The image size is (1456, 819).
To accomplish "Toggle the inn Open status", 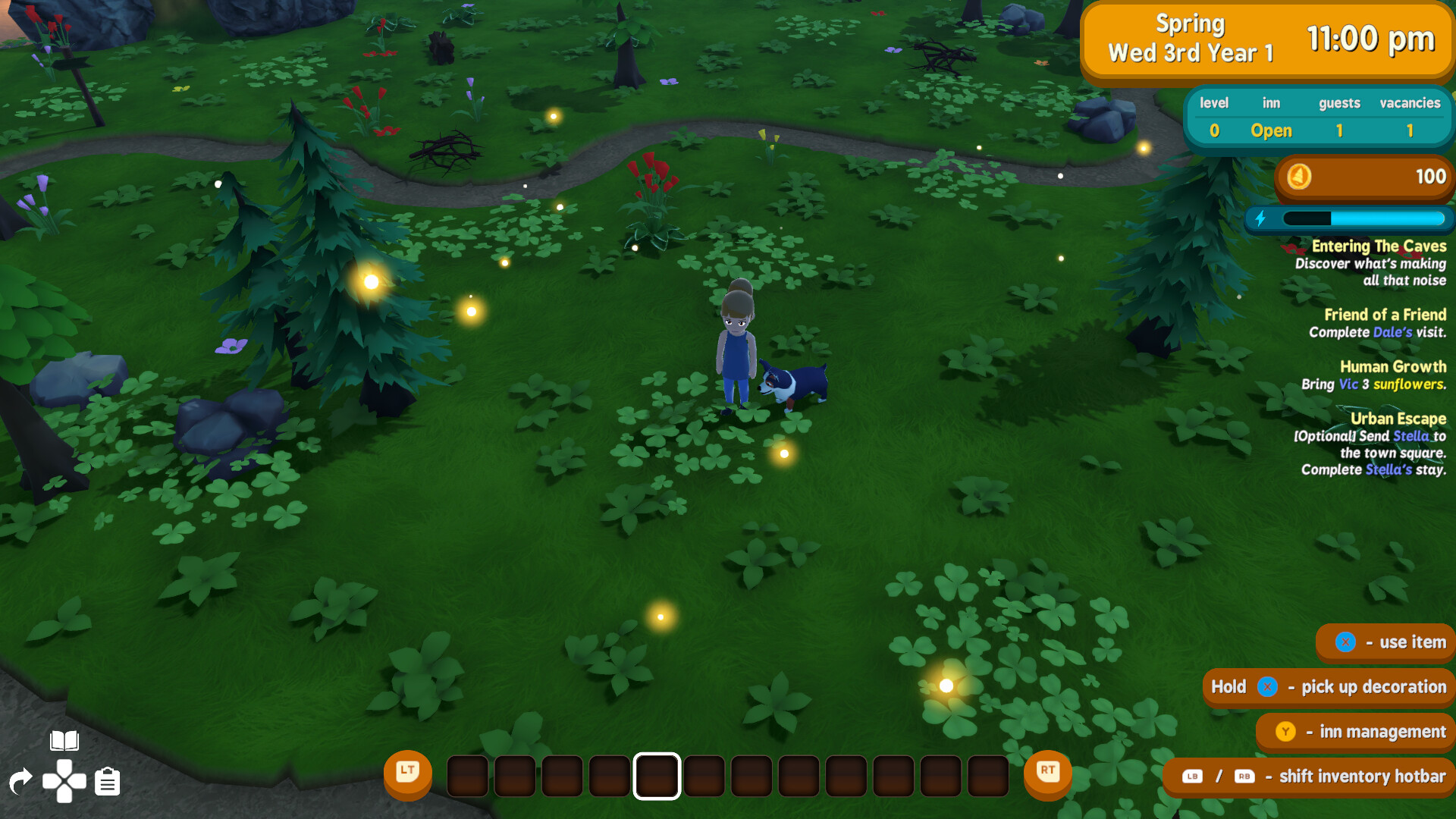I will coord(1271,130).
